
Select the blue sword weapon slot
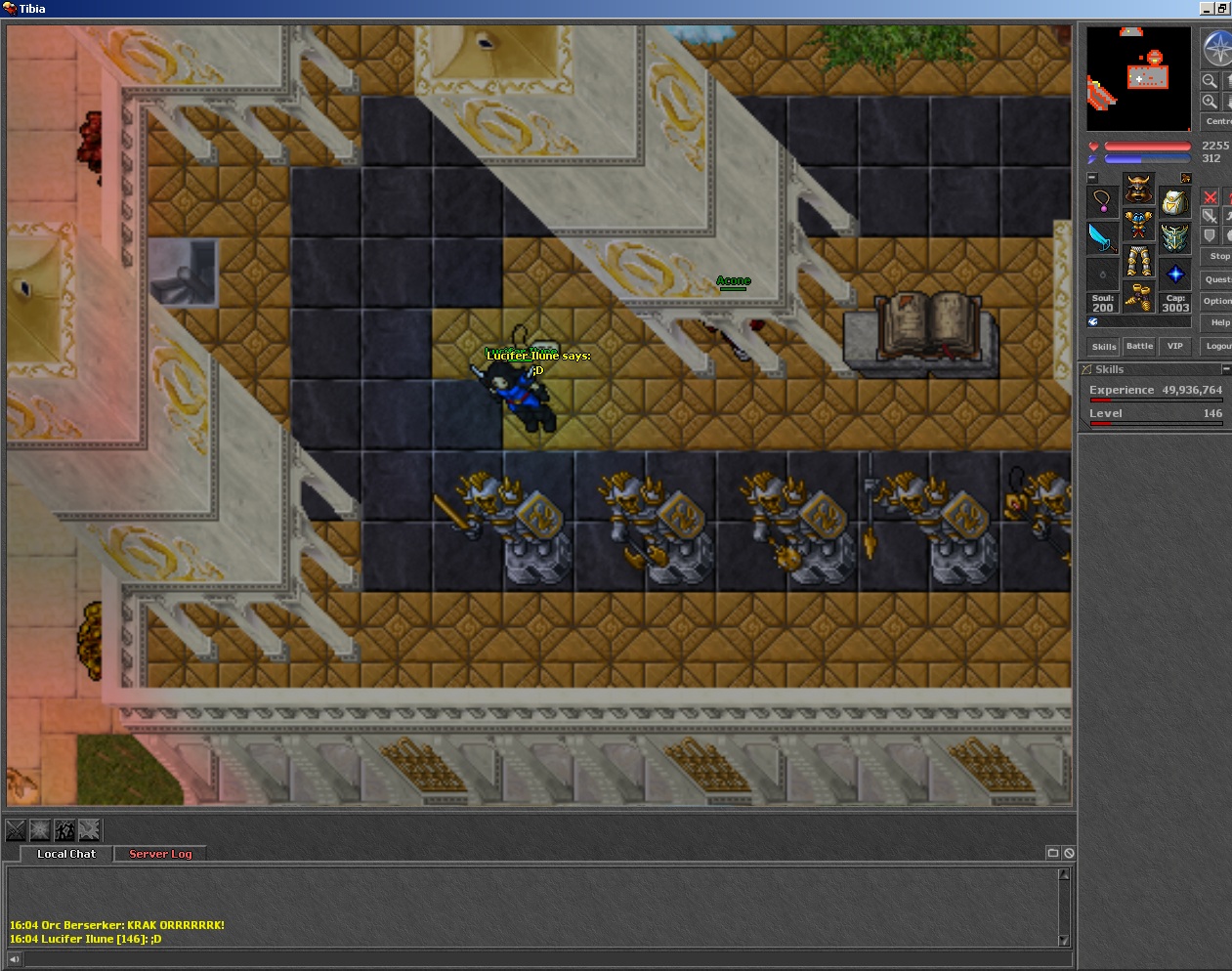pos(1102,237)
